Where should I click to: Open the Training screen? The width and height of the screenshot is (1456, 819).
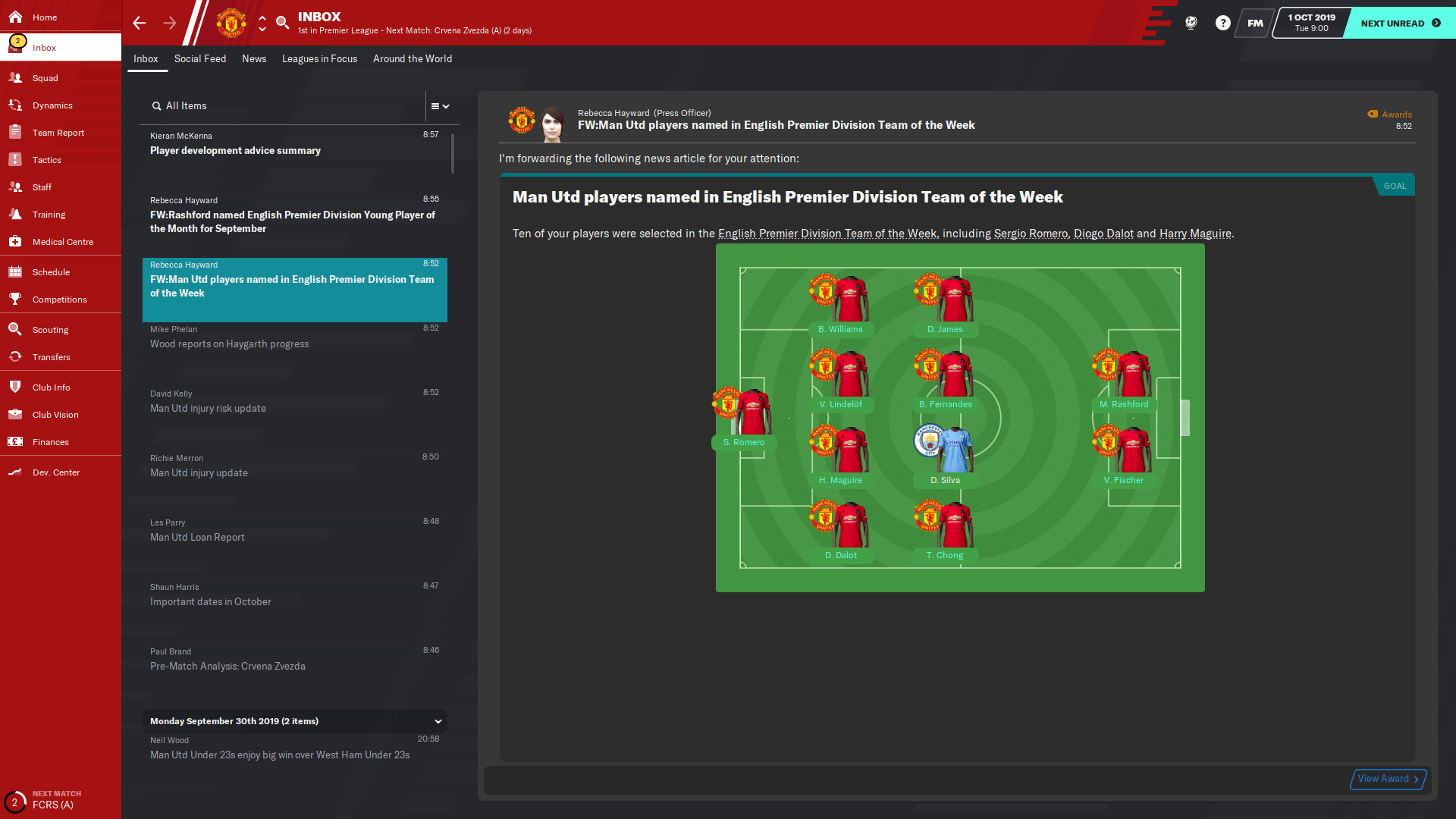49,215
